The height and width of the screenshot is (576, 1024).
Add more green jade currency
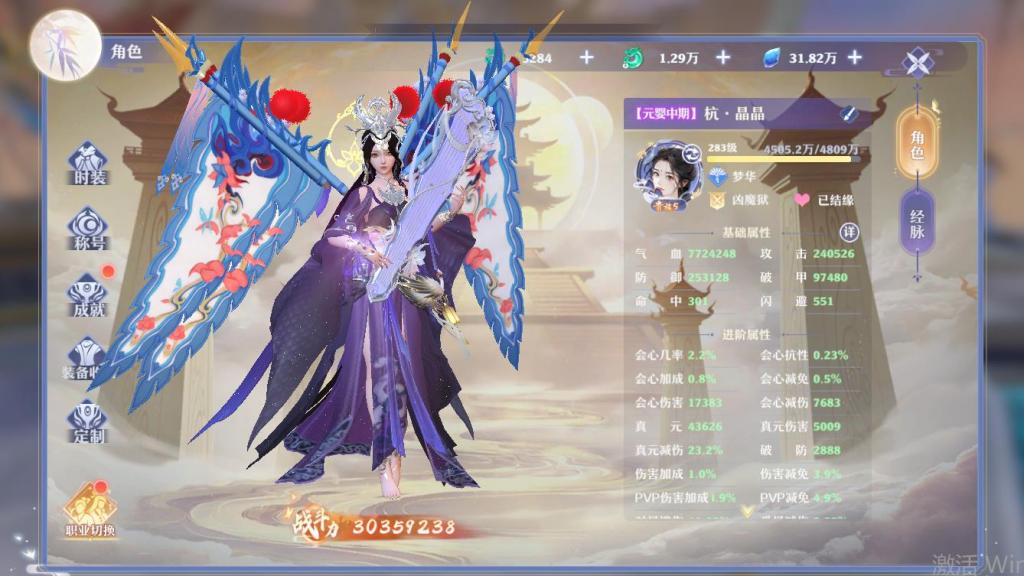pyautogui.click(x=723, y=58)
